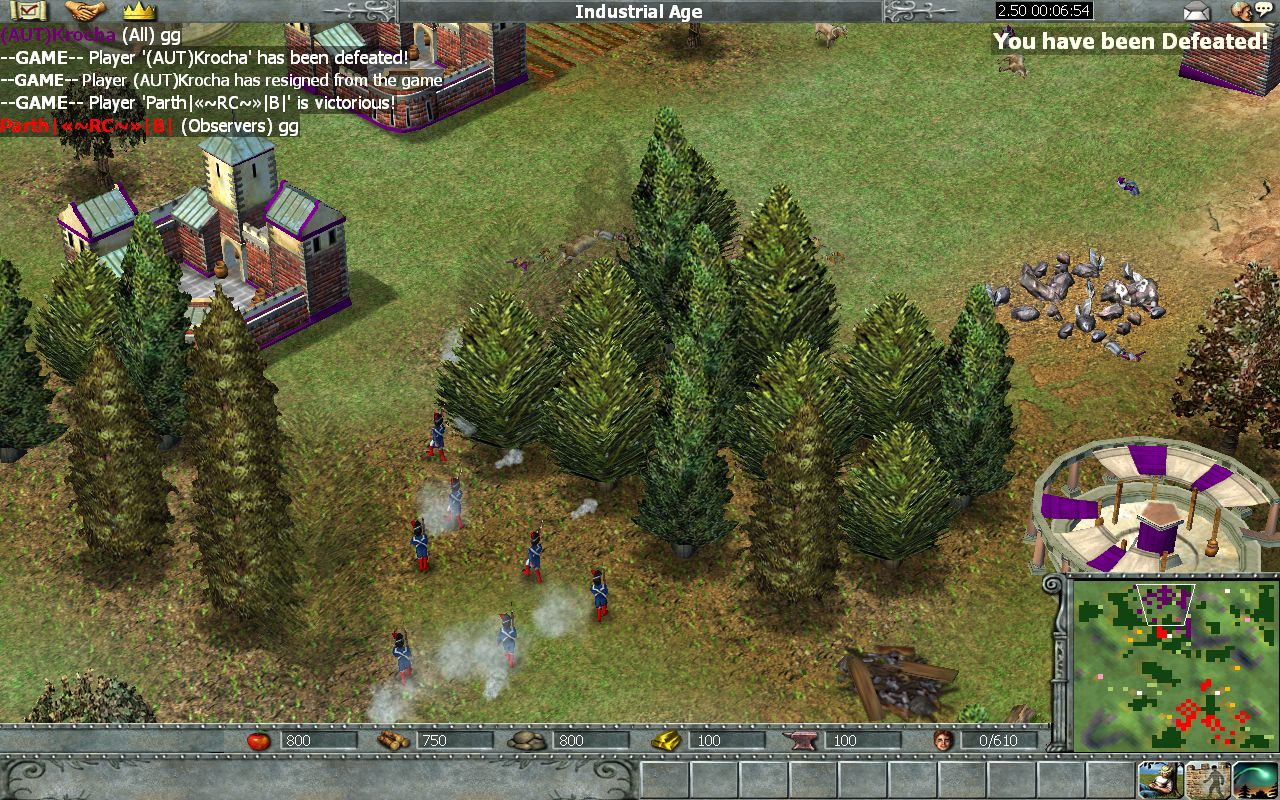Click the stone pile resource icon
This screenshot has width=1280, height=800.
point(527,740)
